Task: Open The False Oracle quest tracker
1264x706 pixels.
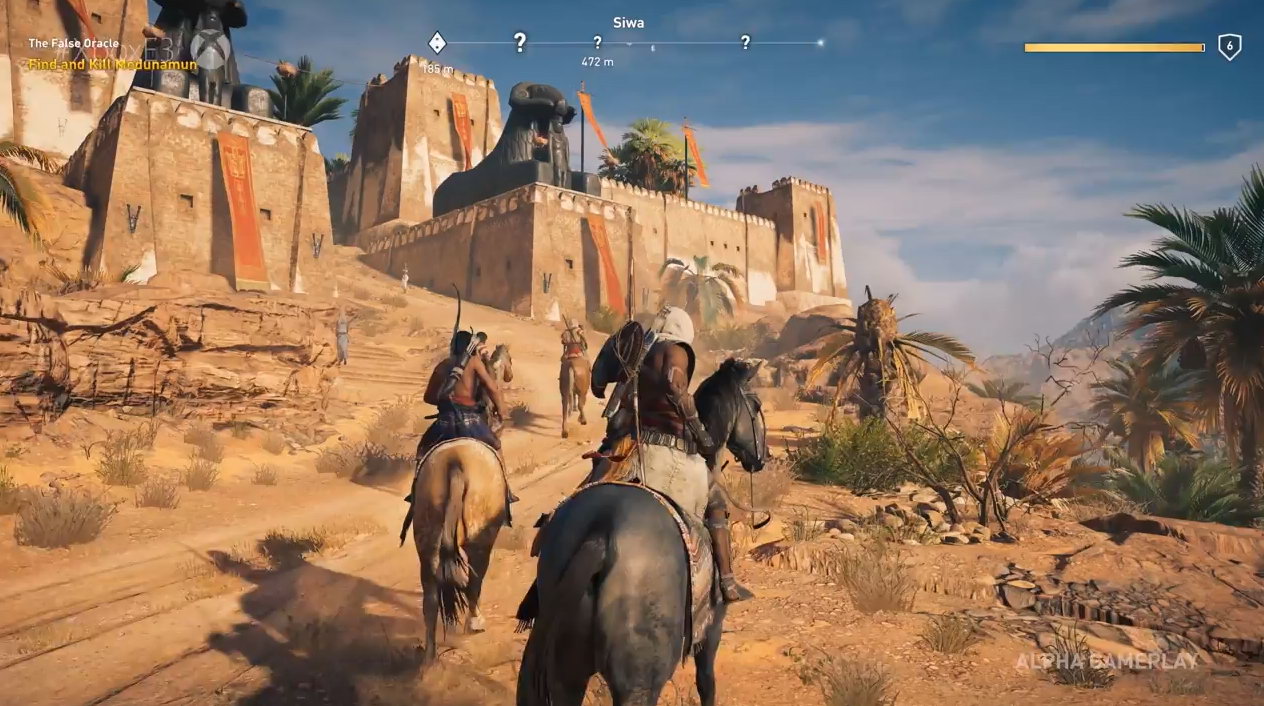Action: (74, 44)
